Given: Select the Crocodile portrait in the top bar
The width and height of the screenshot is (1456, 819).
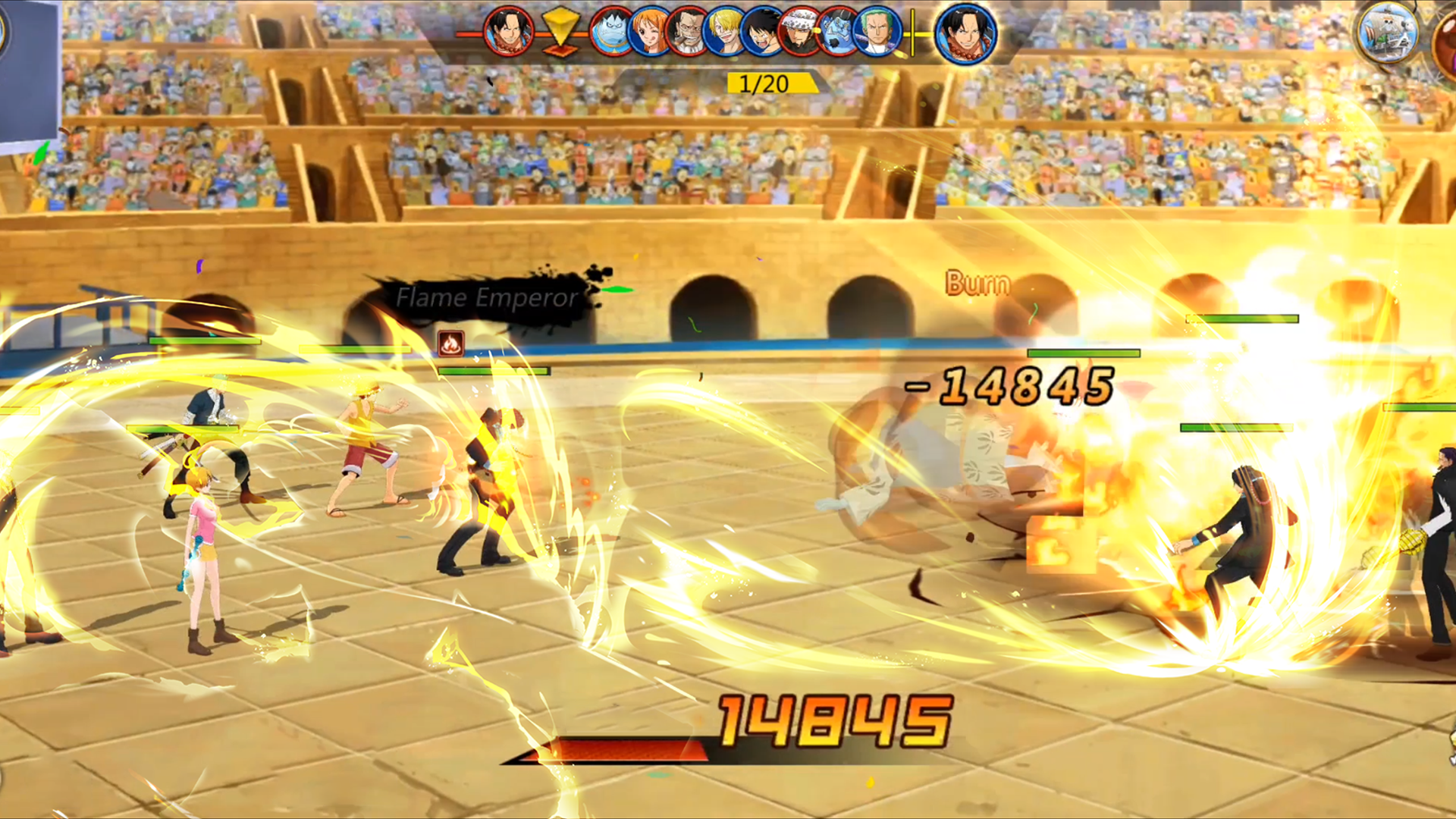Looking at the screenshot, I should (687, 32).
